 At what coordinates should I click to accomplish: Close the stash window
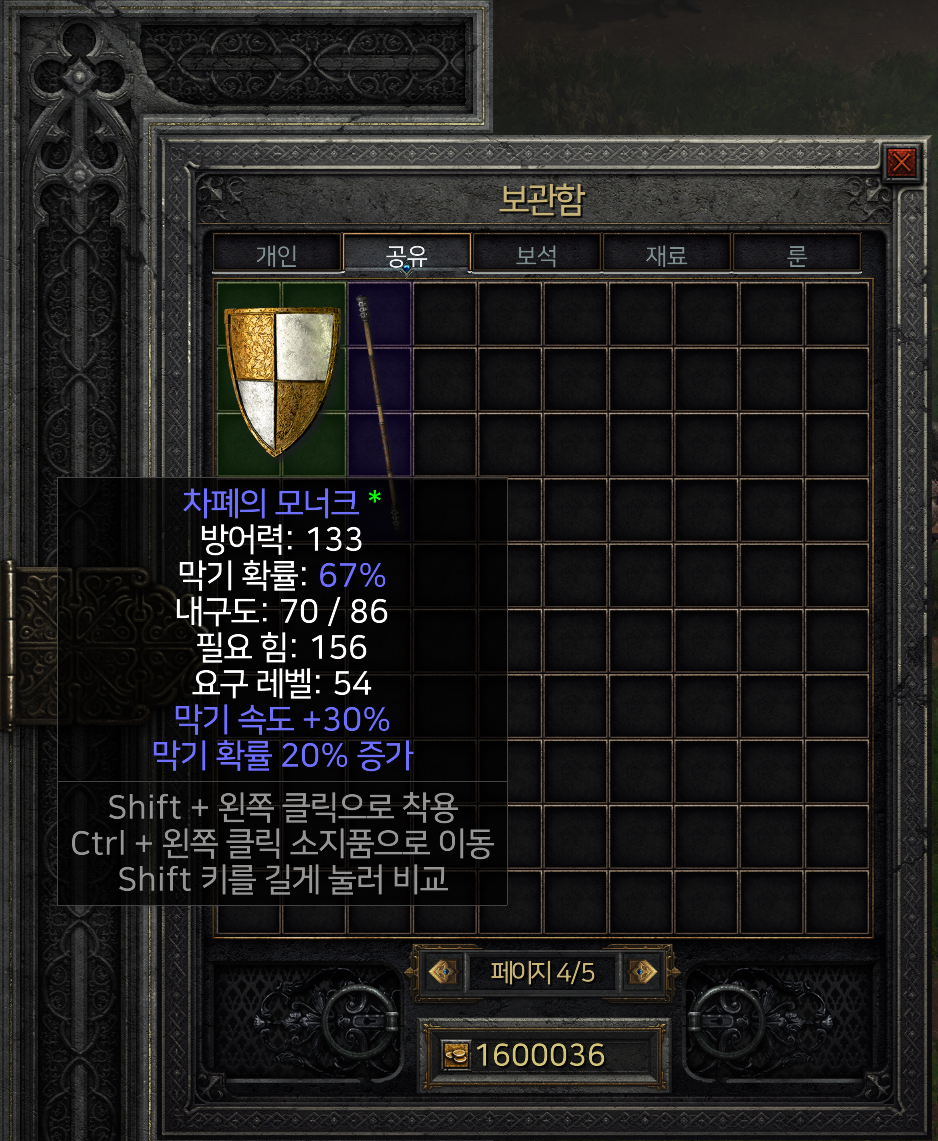901,161
